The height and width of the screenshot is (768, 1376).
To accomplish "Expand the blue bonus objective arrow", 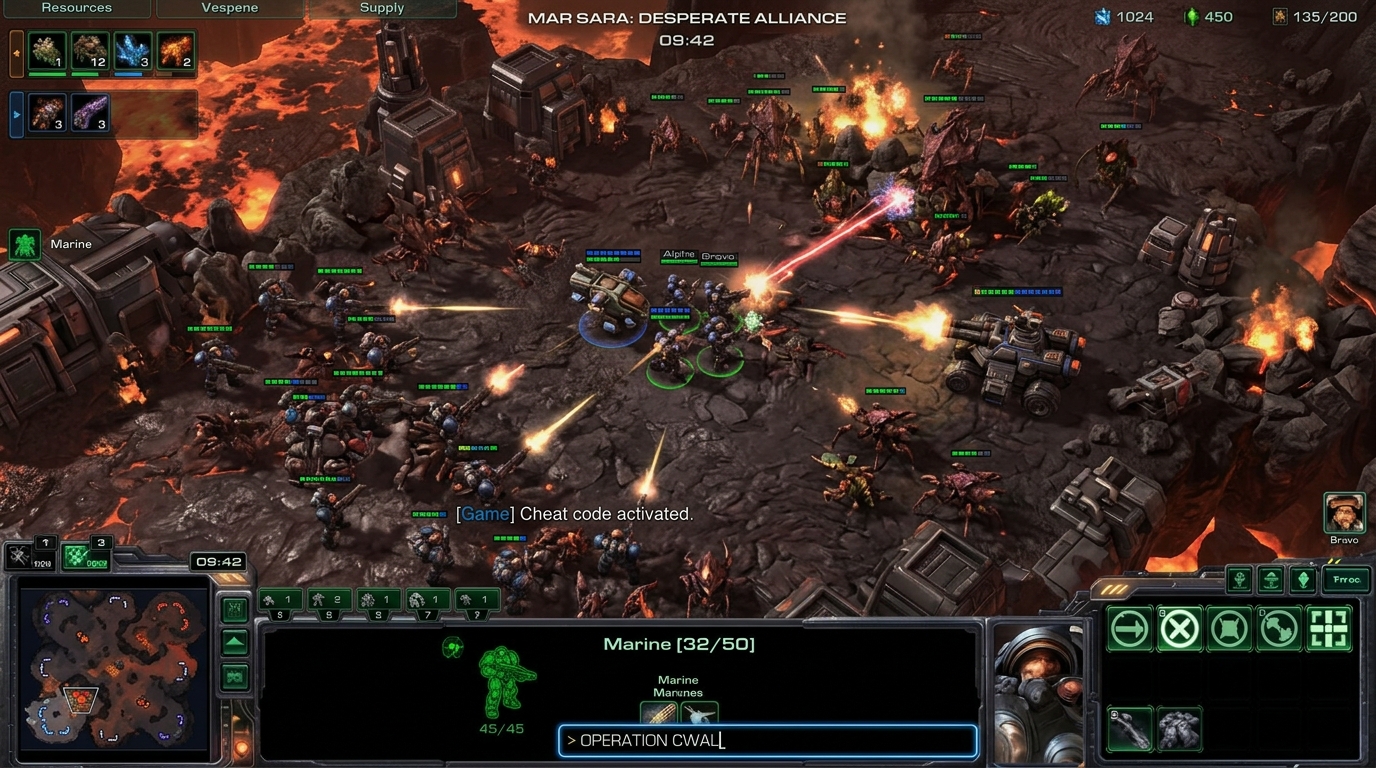I will pos(14,114).
